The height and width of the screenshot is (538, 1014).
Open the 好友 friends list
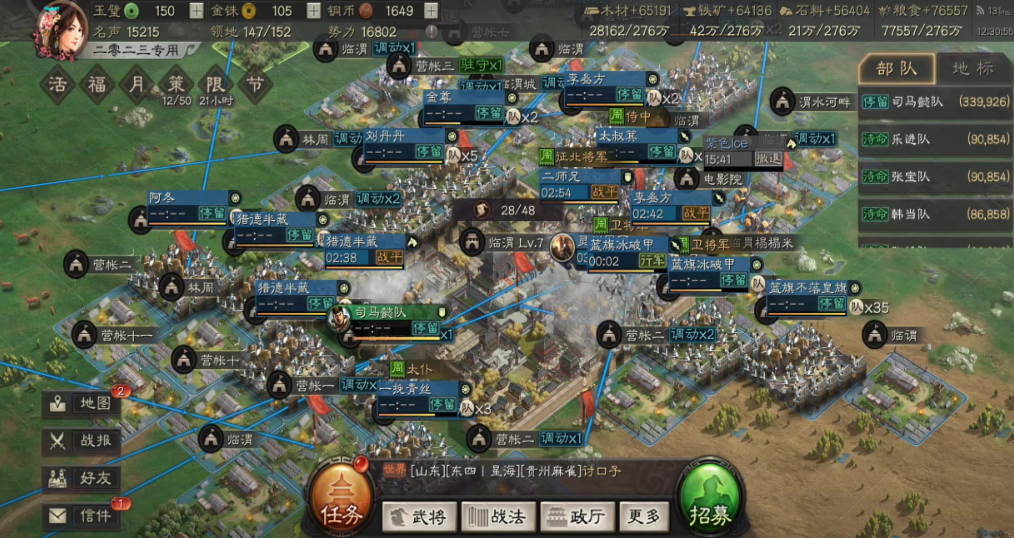click(x=84, y=478)
